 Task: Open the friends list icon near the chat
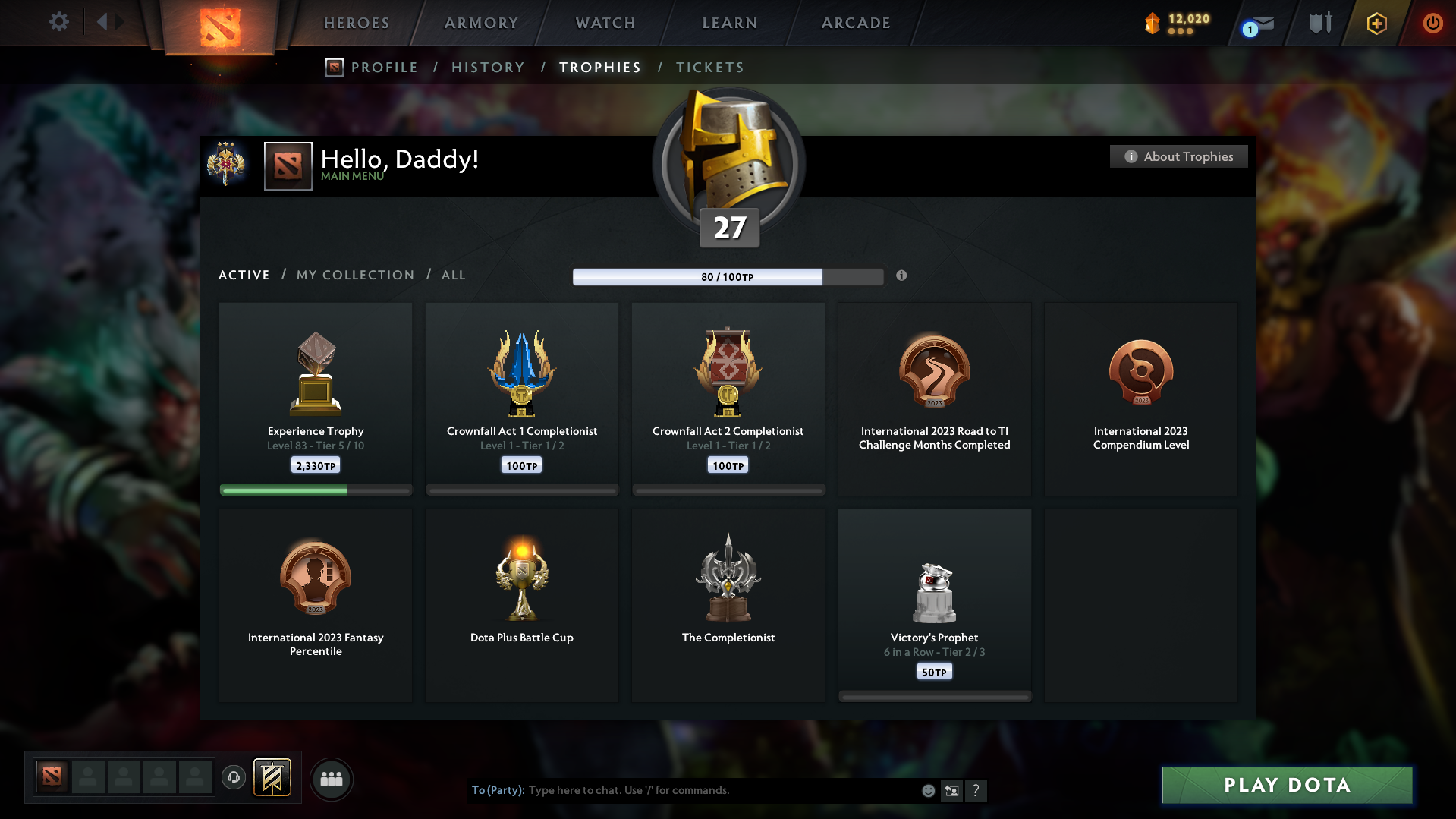(332, 779)
